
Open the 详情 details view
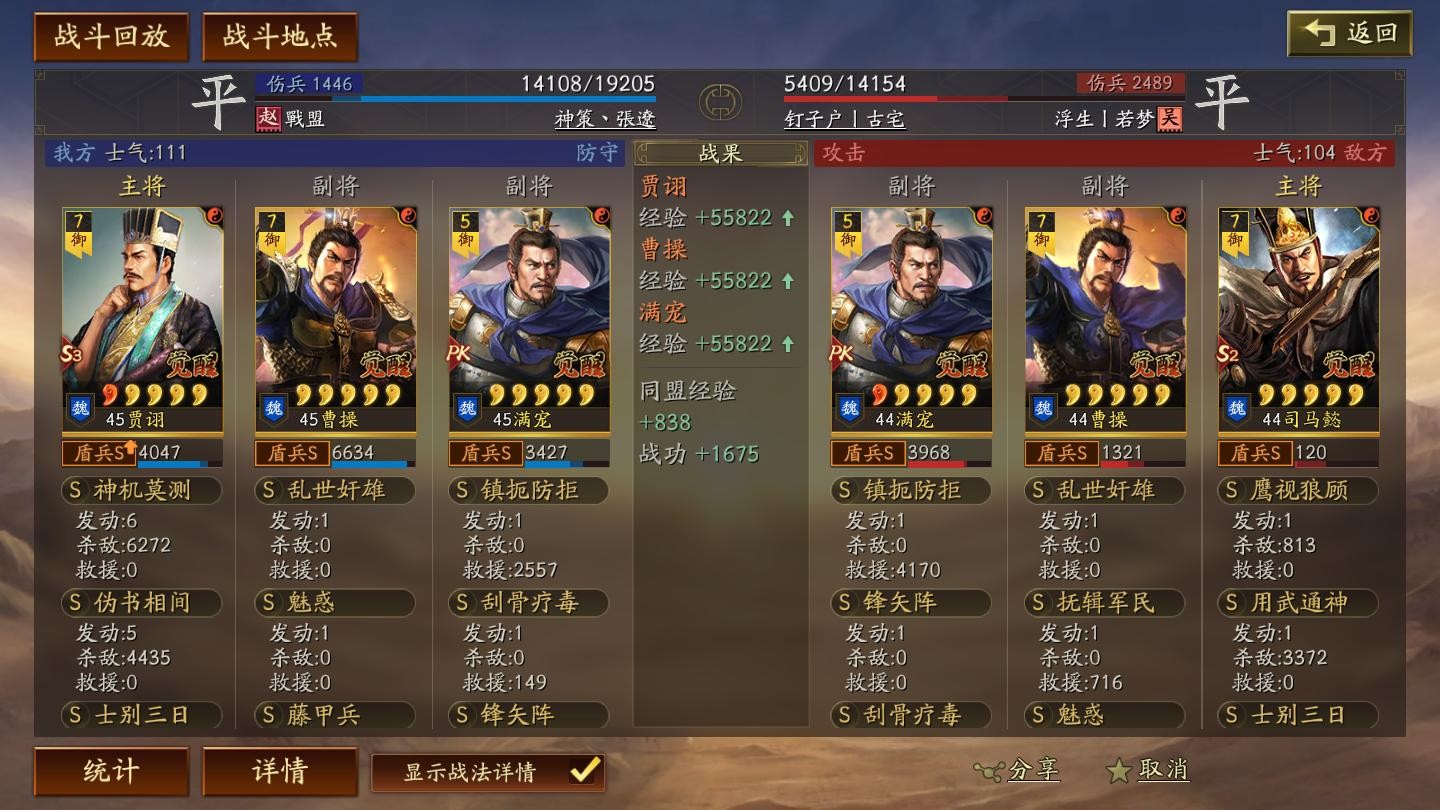tap(280, 771)
